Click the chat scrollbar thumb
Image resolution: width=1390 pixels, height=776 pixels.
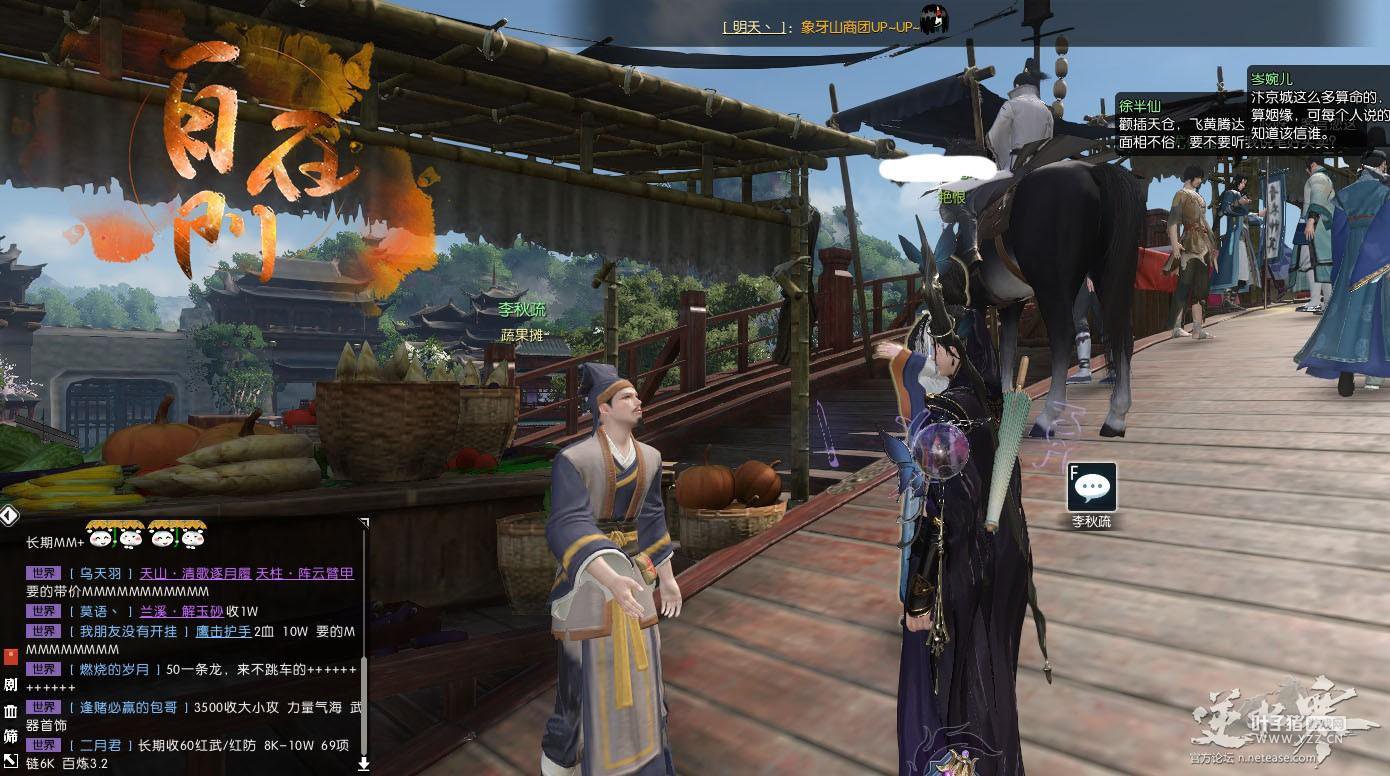point(364,700)
